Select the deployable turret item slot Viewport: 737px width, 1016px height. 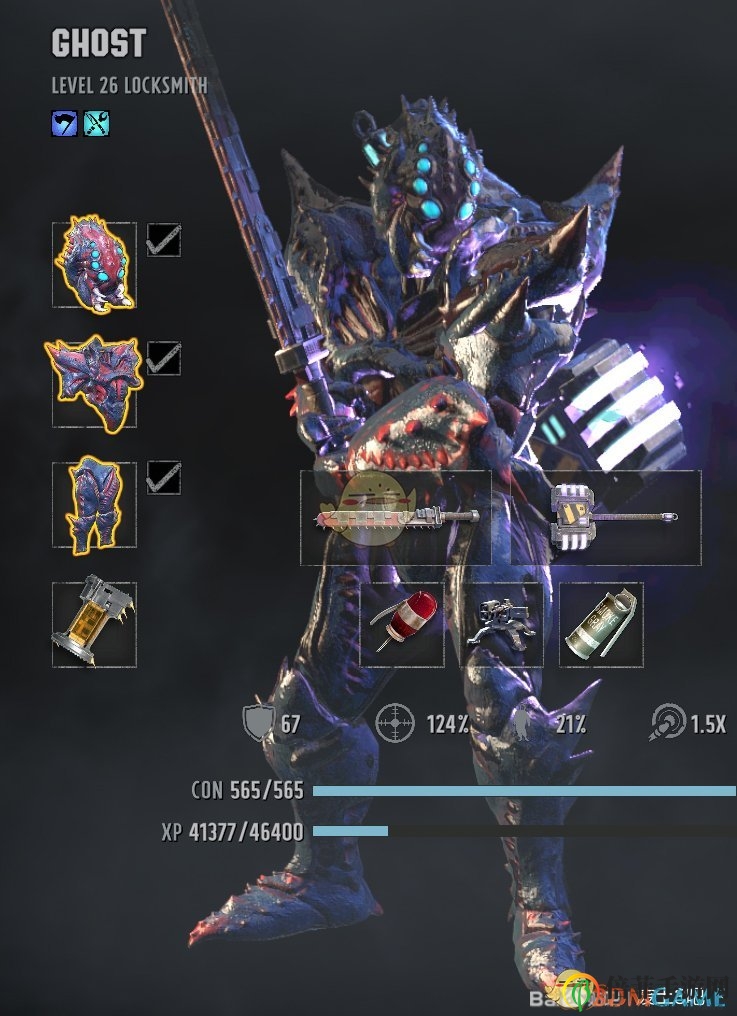point(501,624)
